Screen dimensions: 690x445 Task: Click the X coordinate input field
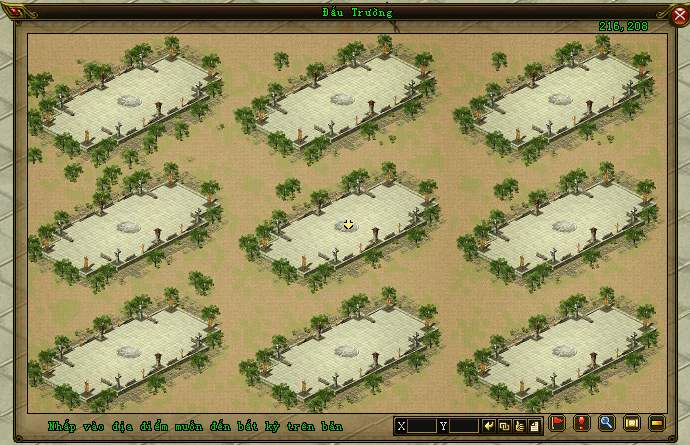(x=421, y=426)
